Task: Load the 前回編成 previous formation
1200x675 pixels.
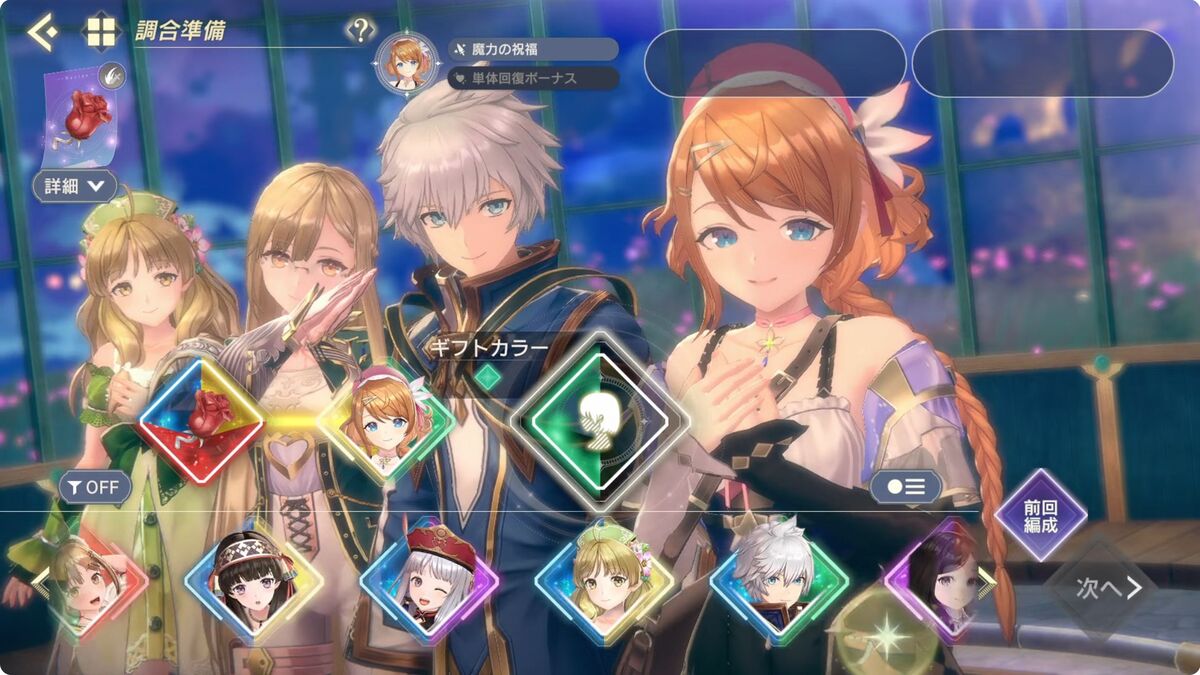Action: coord(1041,515)
